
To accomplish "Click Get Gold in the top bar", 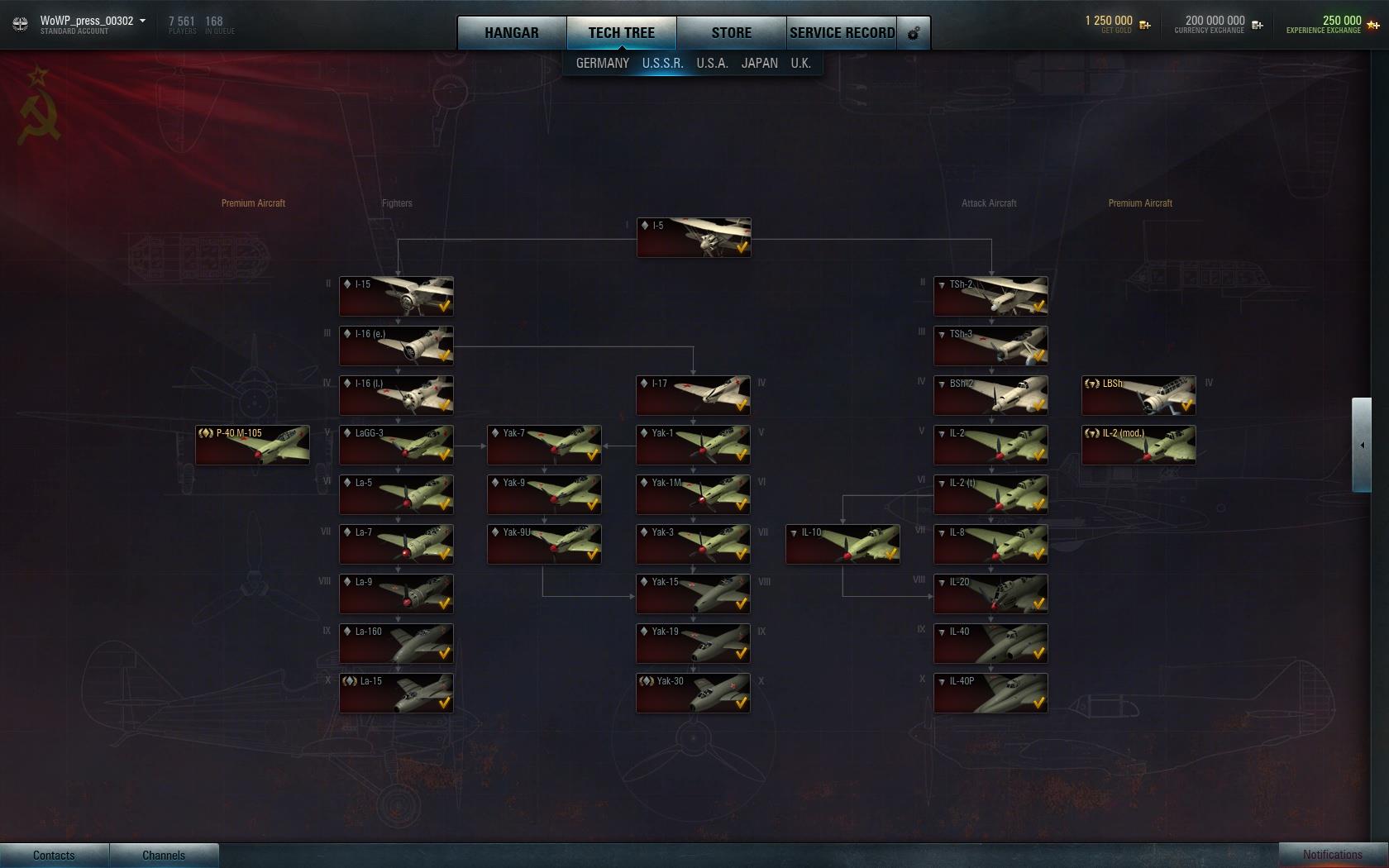I will 1117,24.
